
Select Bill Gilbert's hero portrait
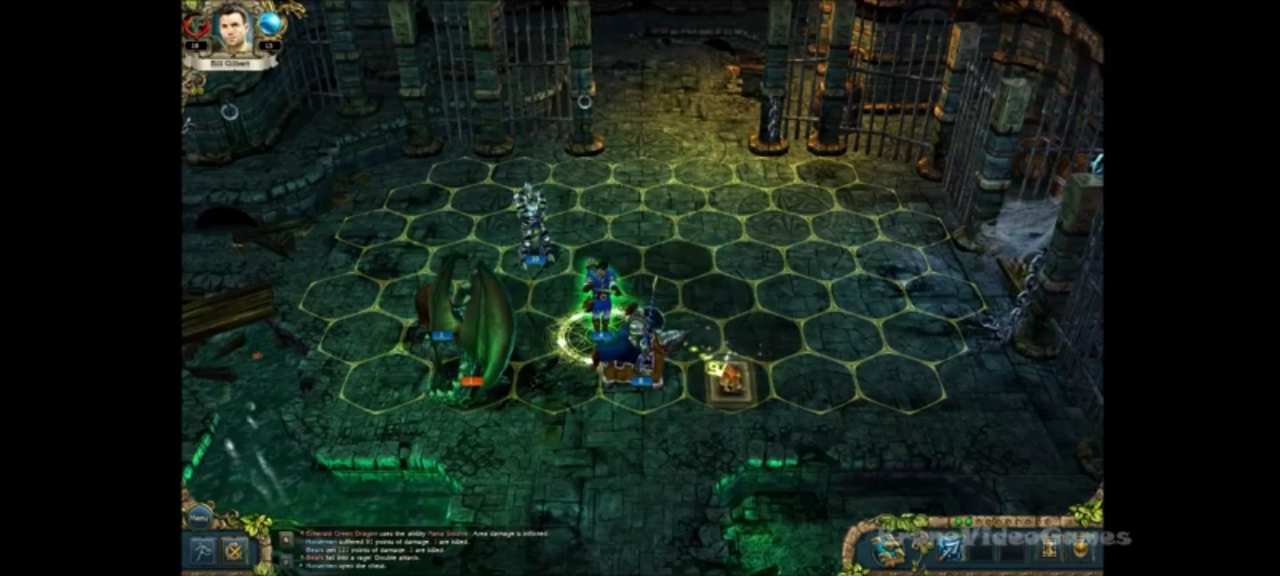coord(231,31)
